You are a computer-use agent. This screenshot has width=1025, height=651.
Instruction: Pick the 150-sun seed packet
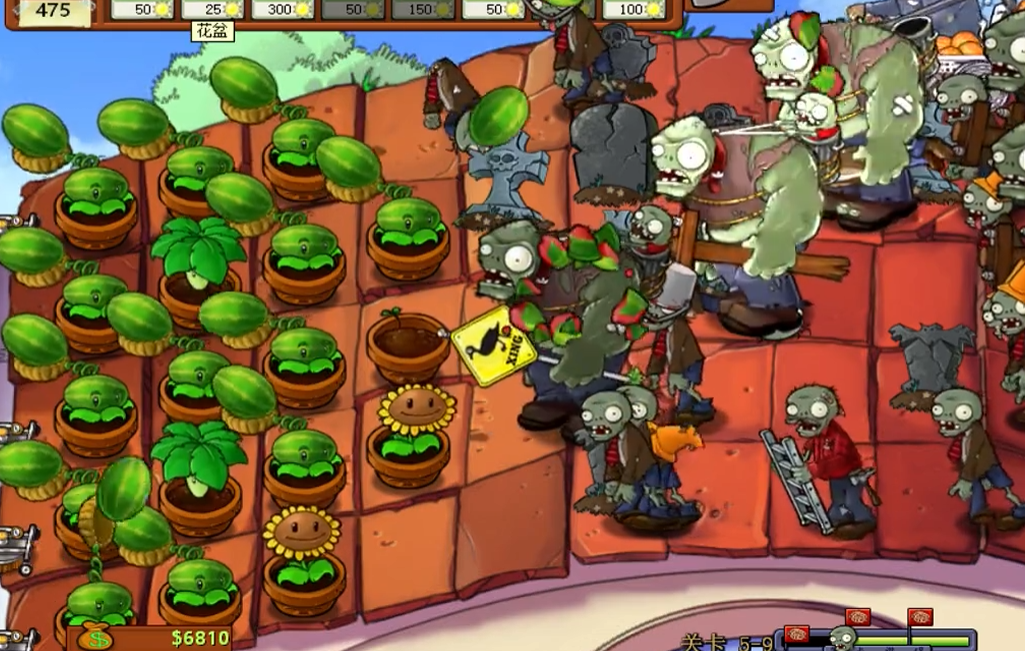click(422, 9)
